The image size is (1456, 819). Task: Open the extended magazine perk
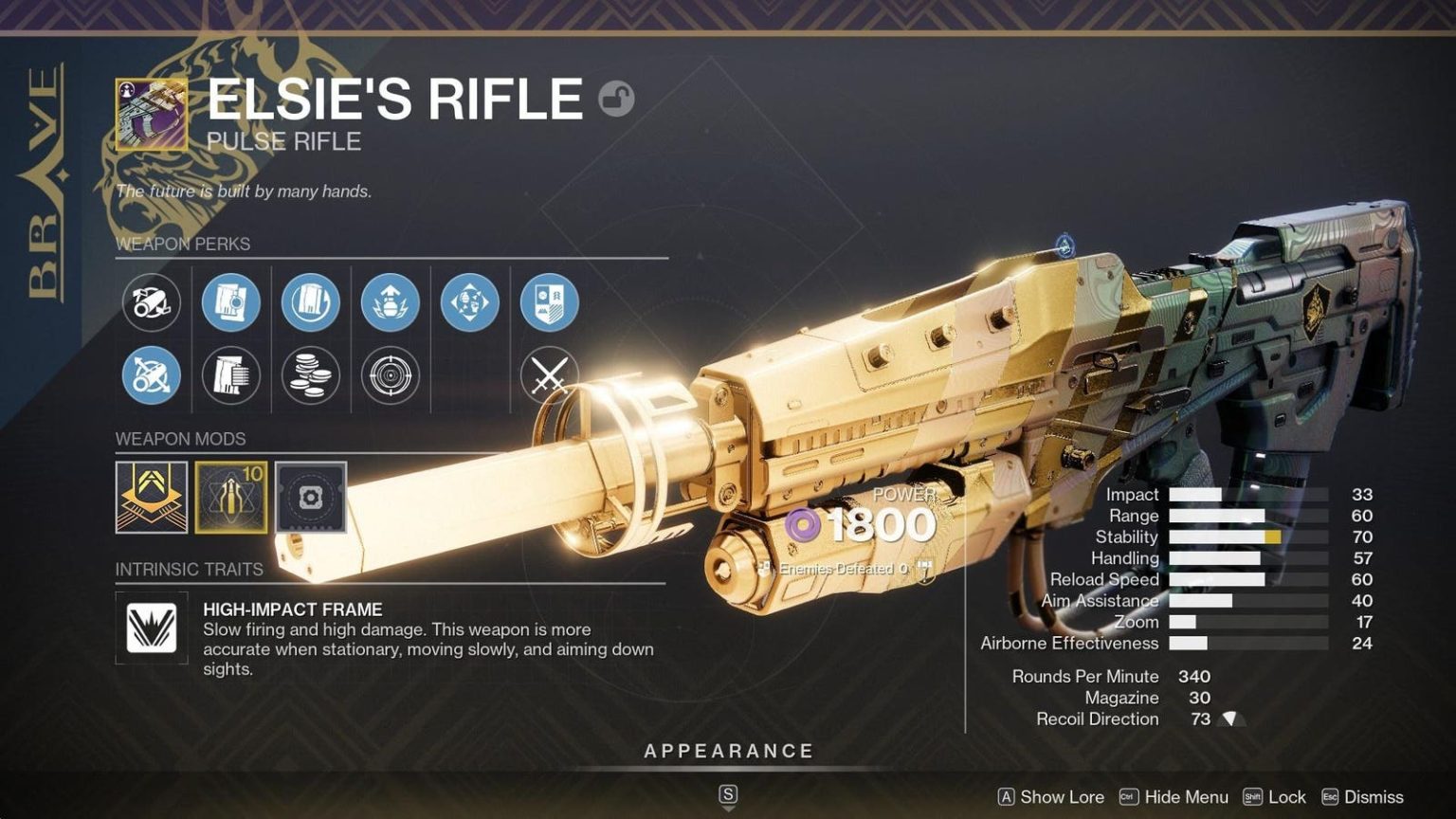[230, 376]
